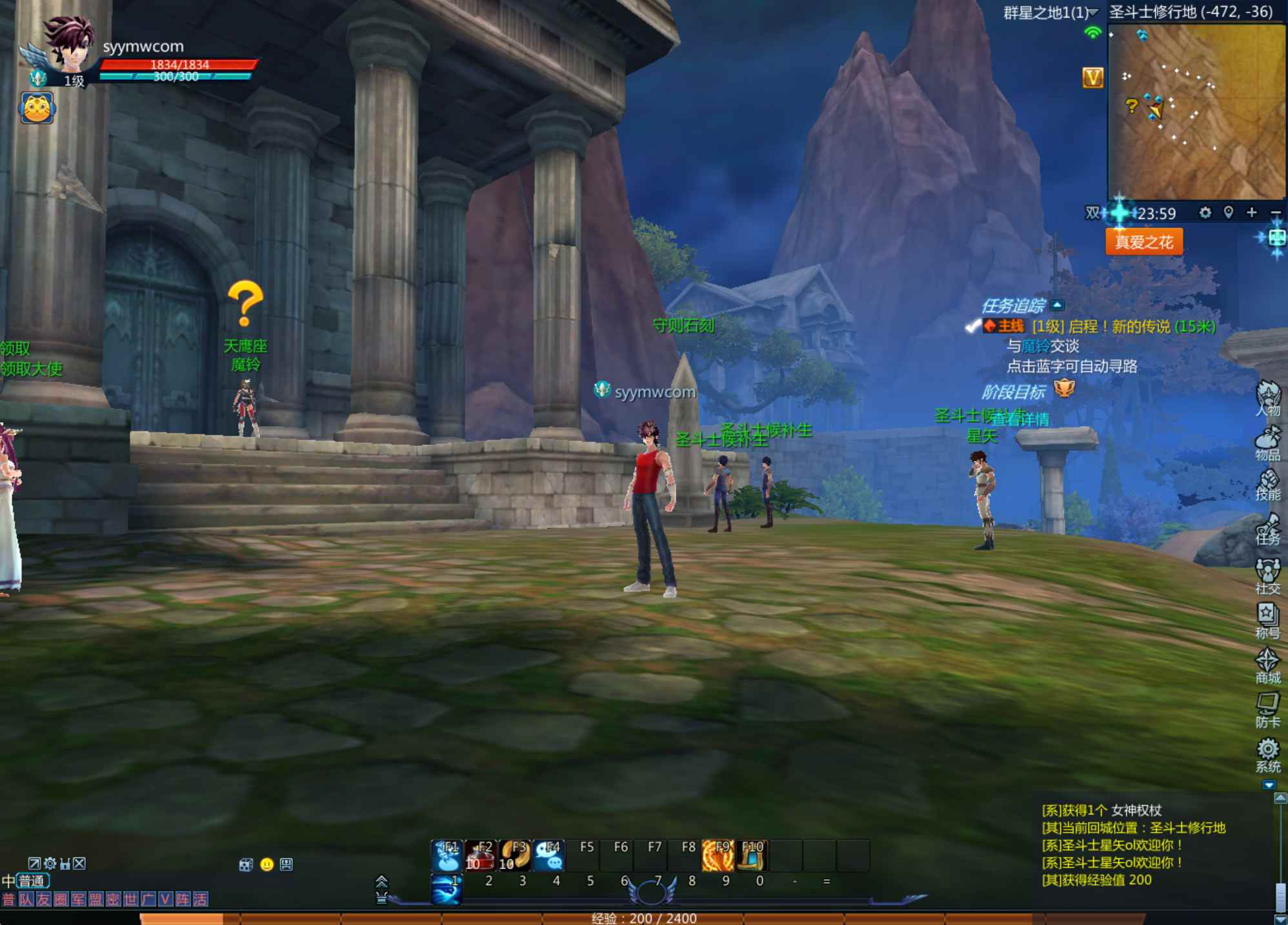Activate the blue wave skill in slot 1
This screenshot has height=925, width=1288.
(x=447, y=888)
